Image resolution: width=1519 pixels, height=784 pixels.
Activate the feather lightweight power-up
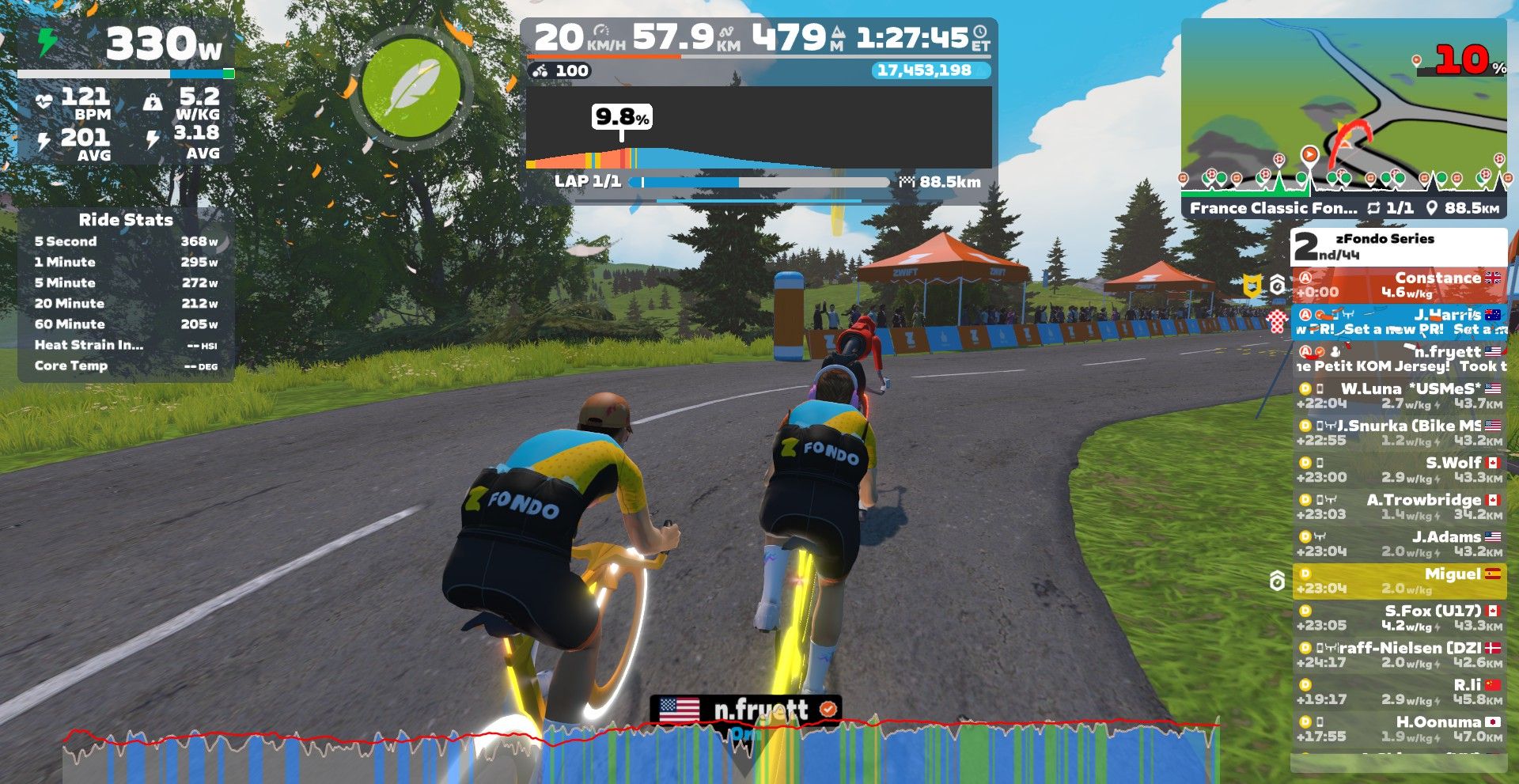pyautogui.click(x=411, y=87)
